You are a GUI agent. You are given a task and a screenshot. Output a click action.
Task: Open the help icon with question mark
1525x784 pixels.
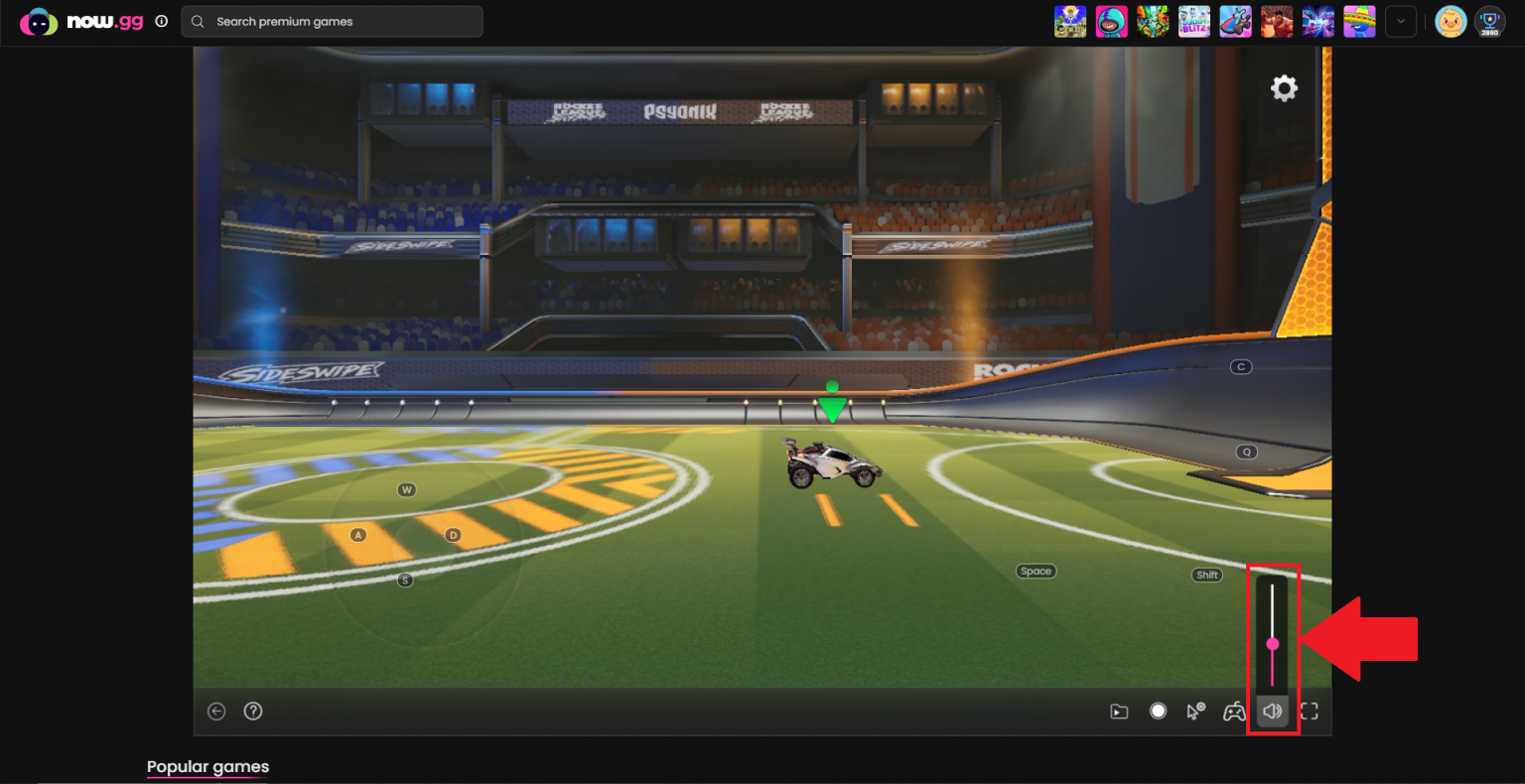(253, 711)
